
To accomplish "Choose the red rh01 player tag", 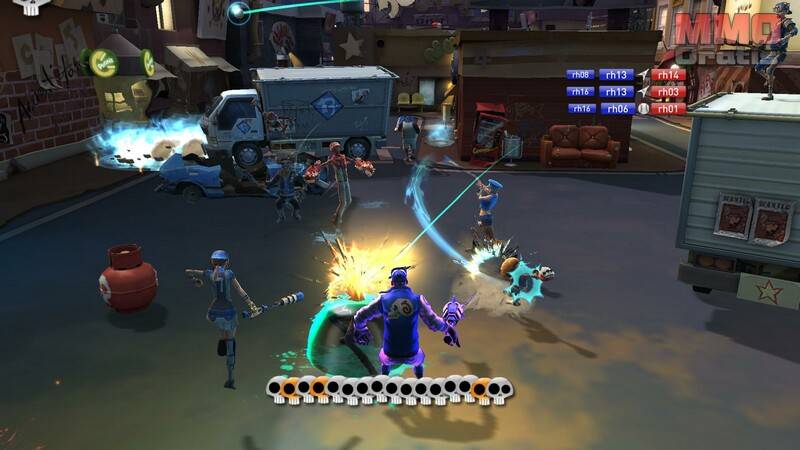I will coord(668,108).
